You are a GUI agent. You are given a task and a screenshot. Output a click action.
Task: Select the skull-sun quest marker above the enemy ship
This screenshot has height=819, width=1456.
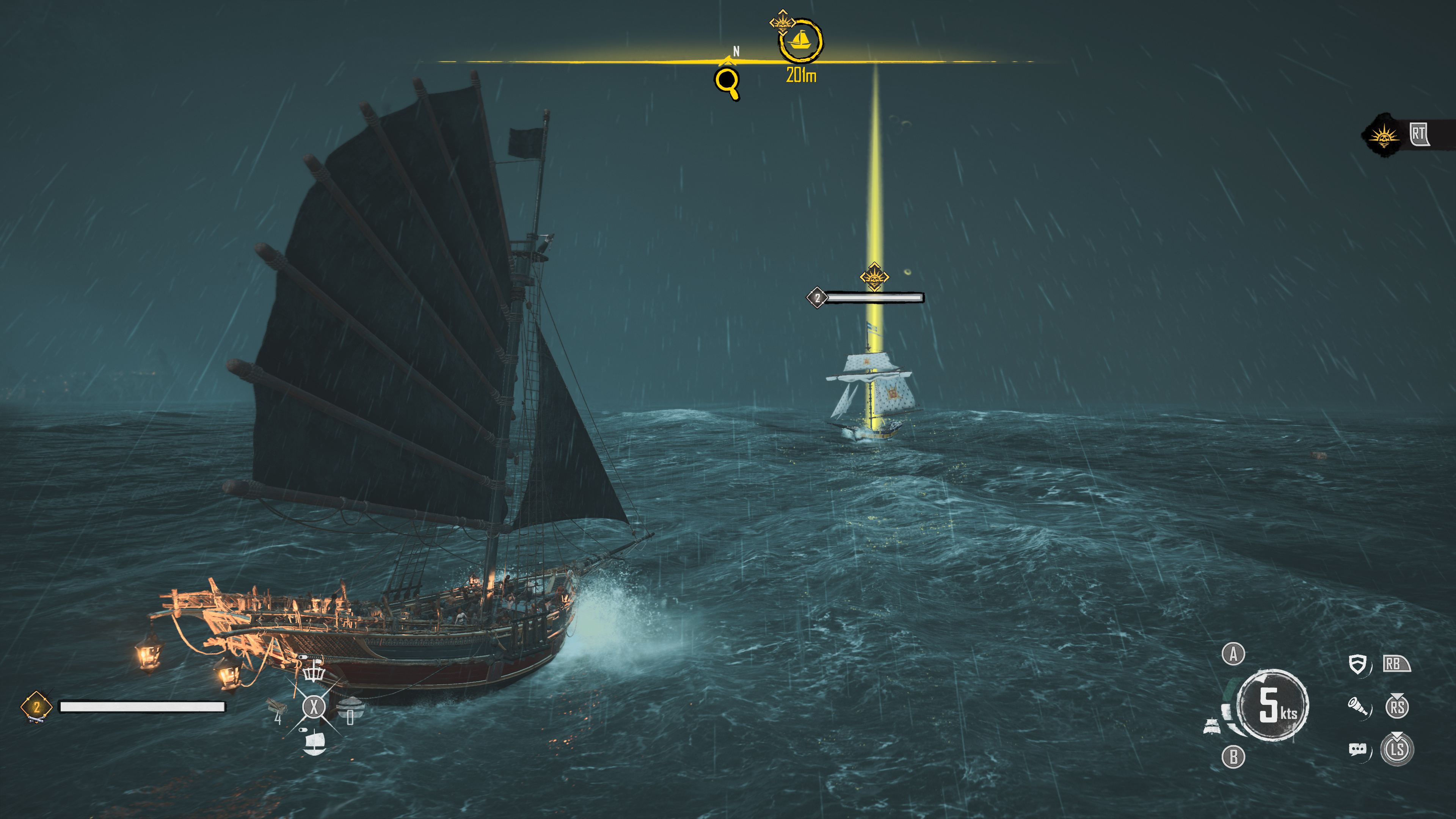[874, 277]
